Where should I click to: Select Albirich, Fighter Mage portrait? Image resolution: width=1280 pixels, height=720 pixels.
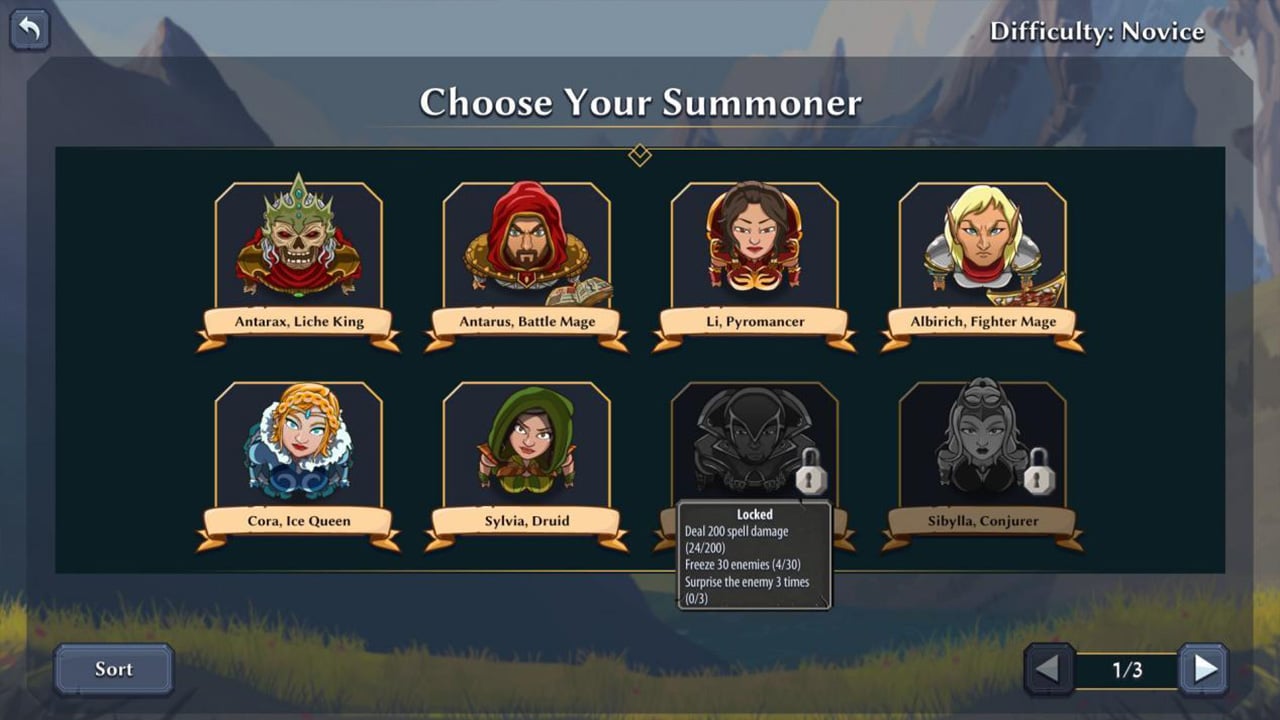click(x=983, y=245)
